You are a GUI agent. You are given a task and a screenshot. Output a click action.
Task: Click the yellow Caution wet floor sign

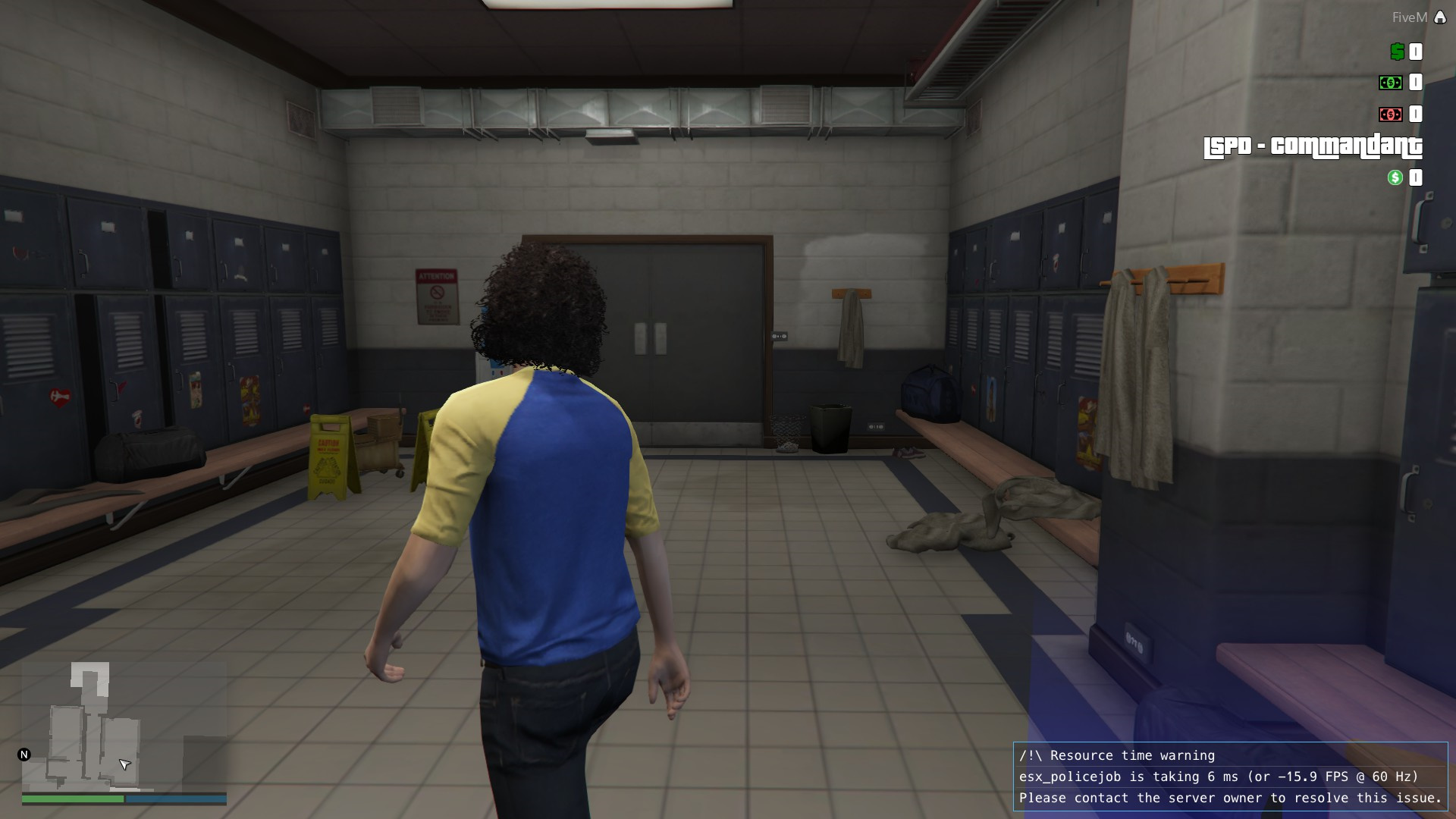329,455
